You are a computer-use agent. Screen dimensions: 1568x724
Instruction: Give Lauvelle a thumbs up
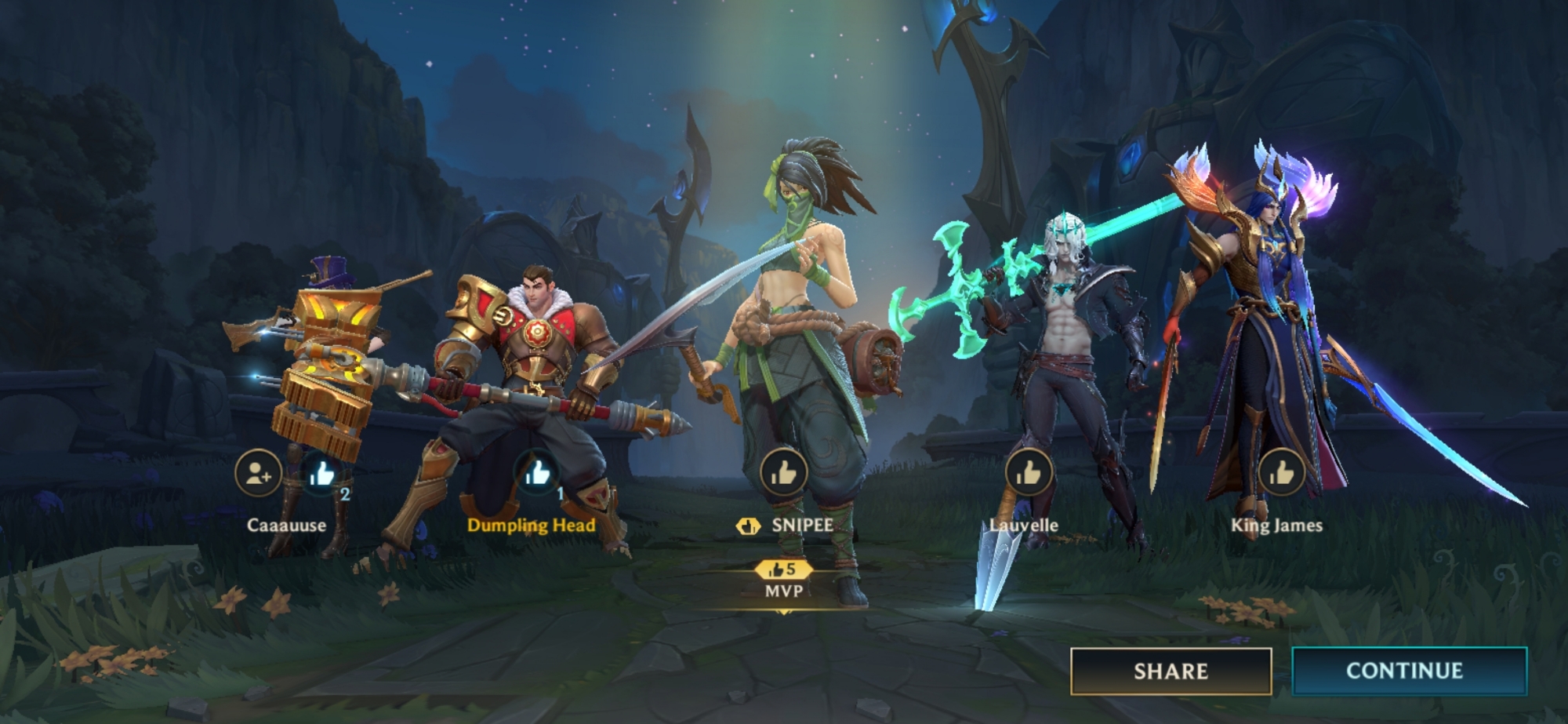(x=1028, y=472)
